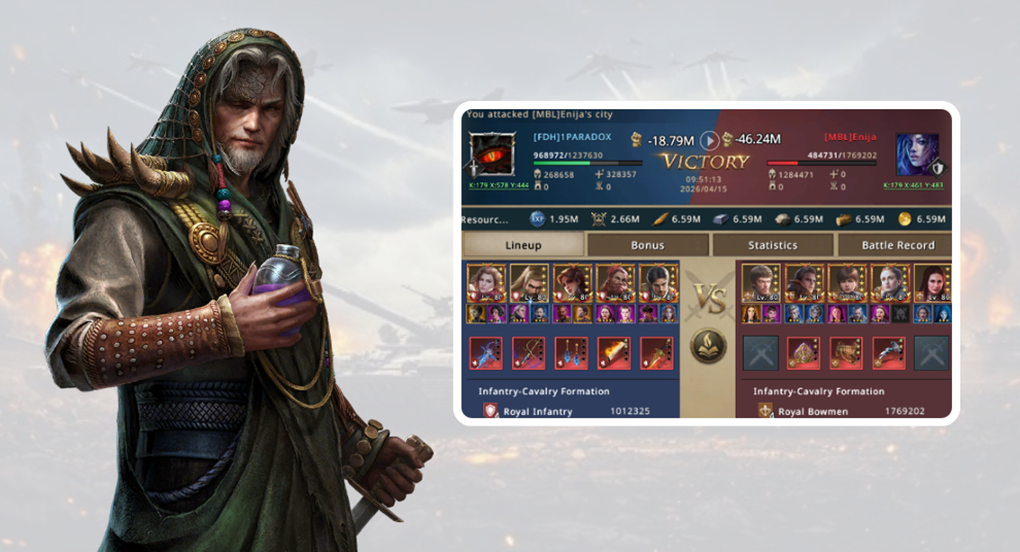Inspect the attacker's flaming sword equipment slot
Screen dimensions: 1020x552
tap(614, 353)
